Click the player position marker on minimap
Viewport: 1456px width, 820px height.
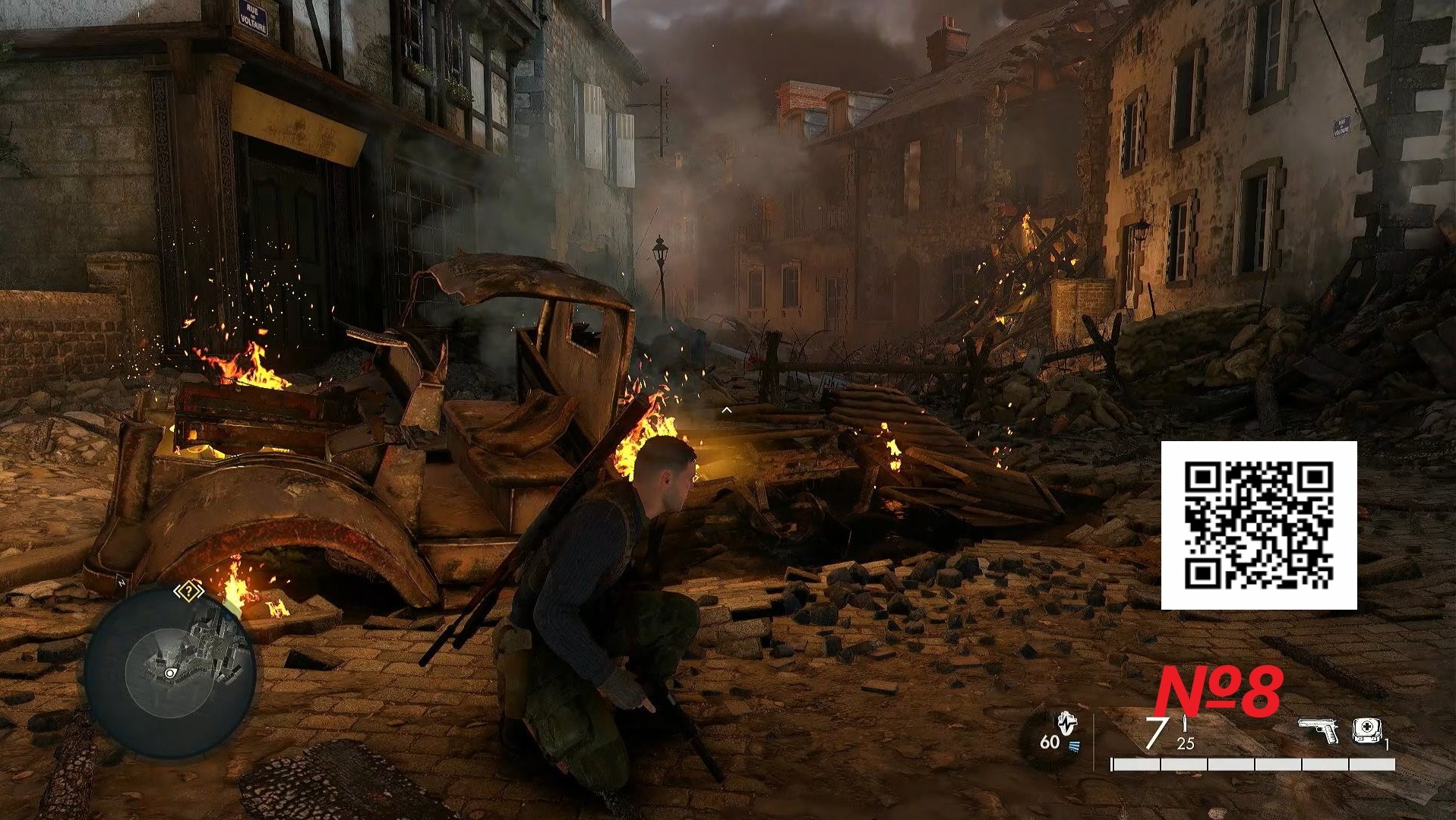[x=169, y=673]
